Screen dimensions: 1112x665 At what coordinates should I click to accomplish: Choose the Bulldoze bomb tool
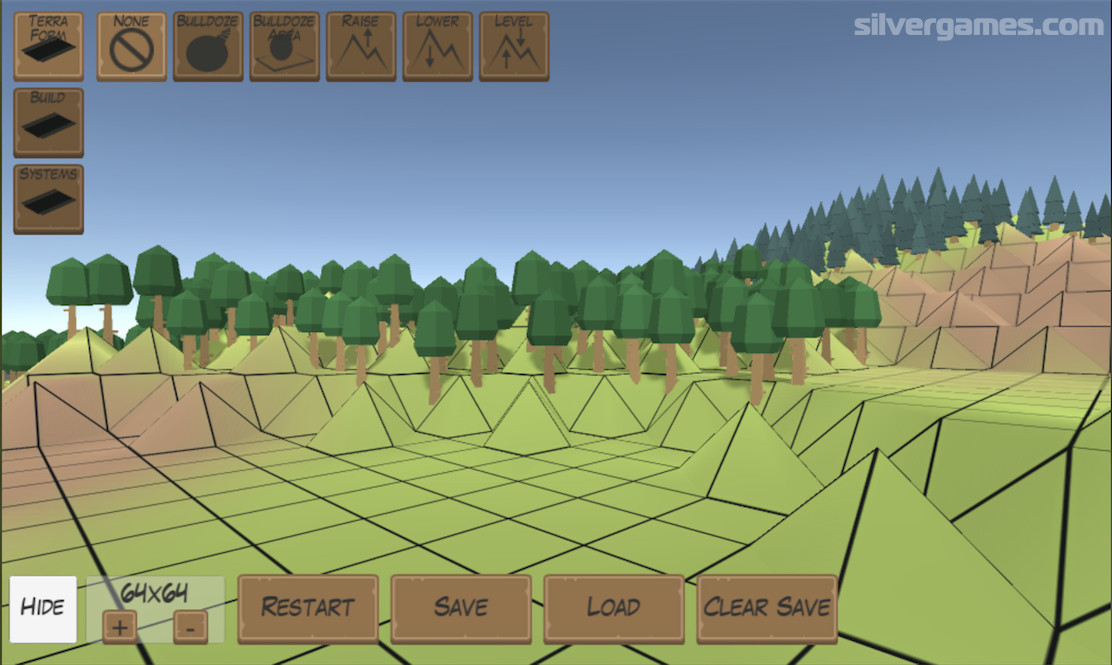tap(208, 46)
